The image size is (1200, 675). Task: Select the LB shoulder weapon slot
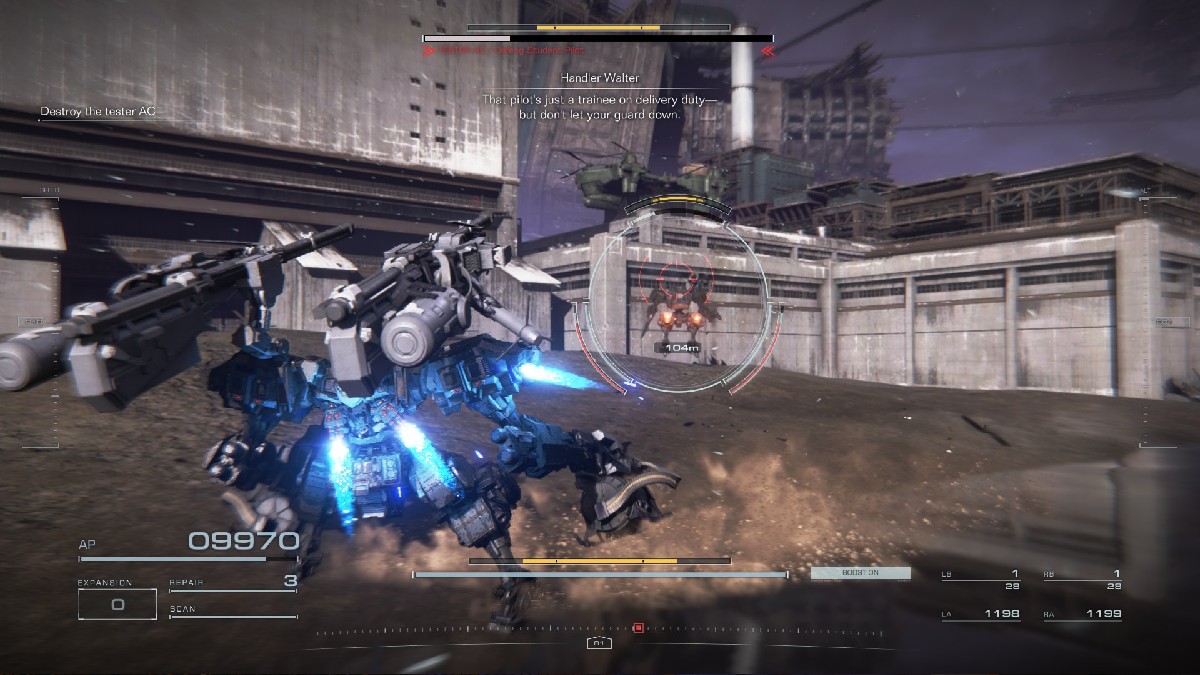(x=981, y=579)
